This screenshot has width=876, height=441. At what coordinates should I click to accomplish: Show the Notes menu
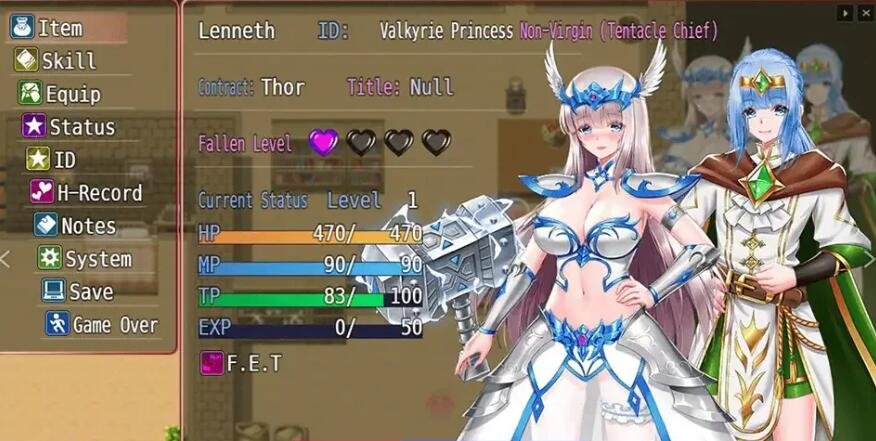[87, 226]
